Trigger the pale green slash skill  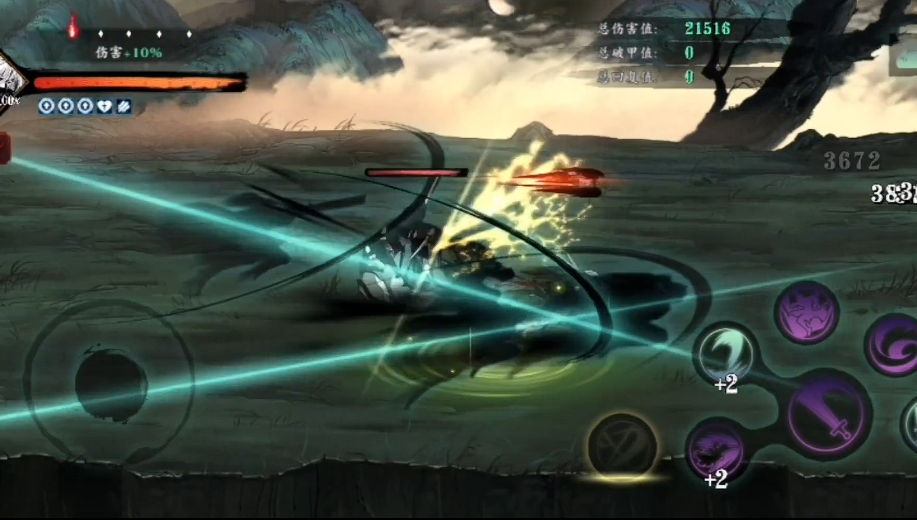(725, 354)
